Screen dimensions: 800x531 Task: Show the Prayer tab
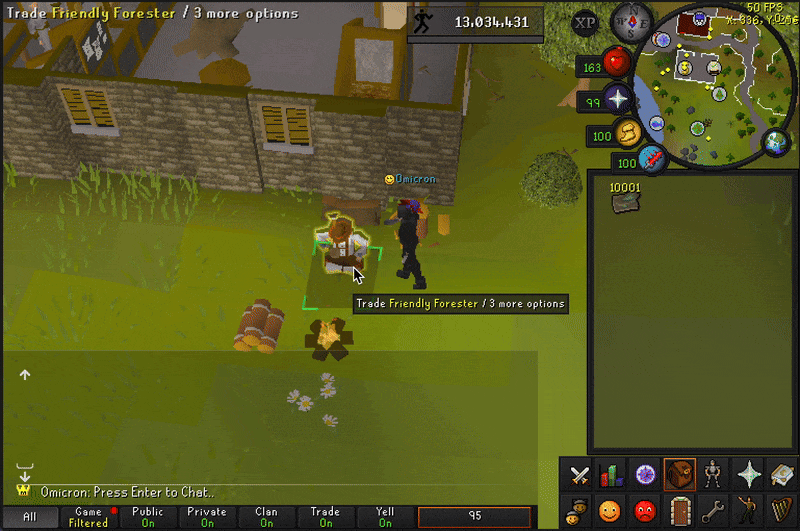pos(747,475)
